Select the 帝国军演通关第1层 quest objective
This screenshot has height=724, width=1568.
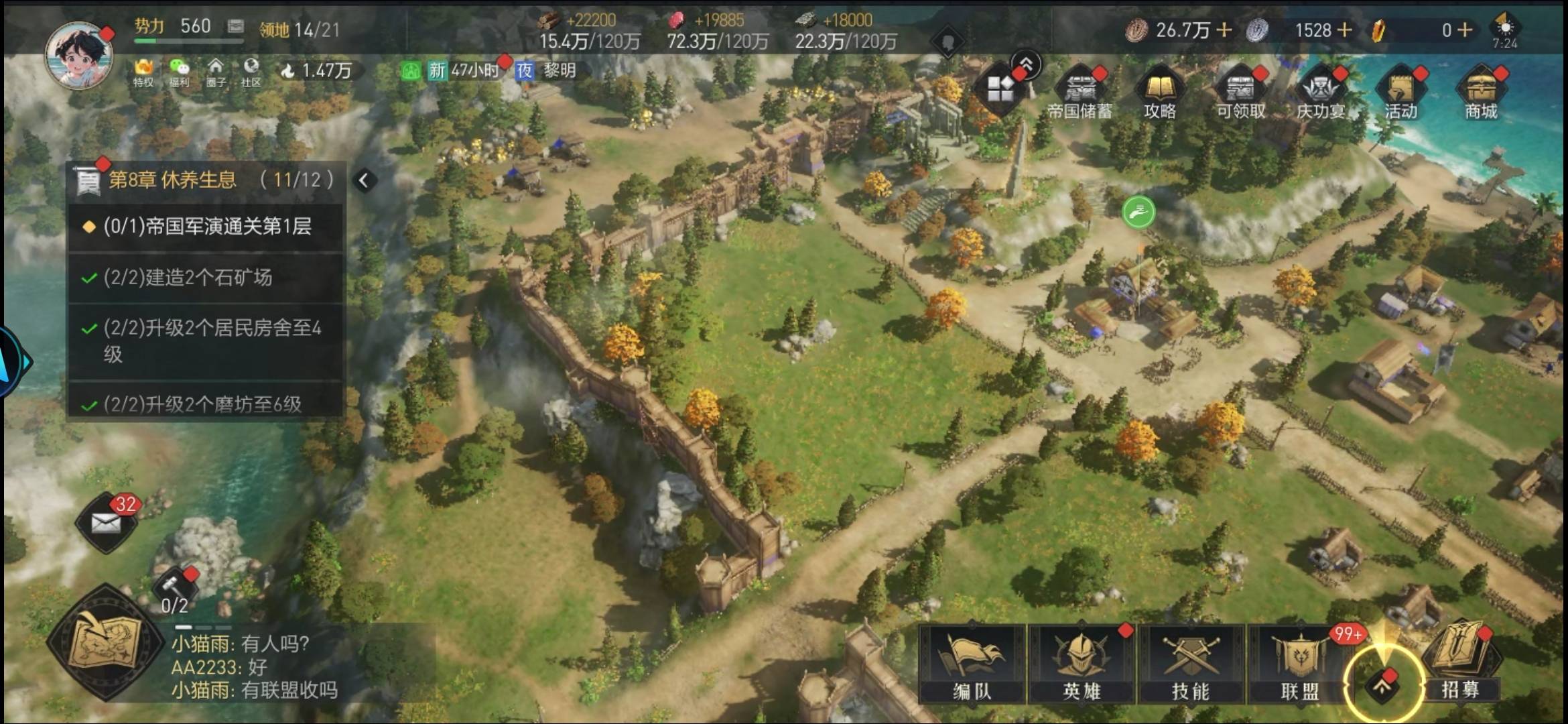point(206,227)
